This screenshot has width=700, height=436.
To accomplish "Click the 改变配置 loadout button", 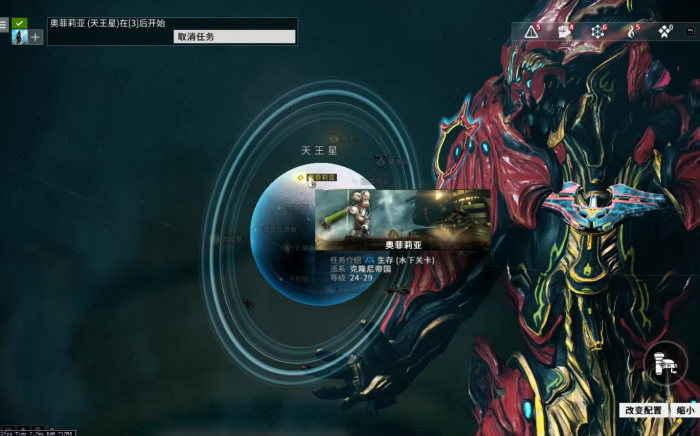I will point(643,410).
